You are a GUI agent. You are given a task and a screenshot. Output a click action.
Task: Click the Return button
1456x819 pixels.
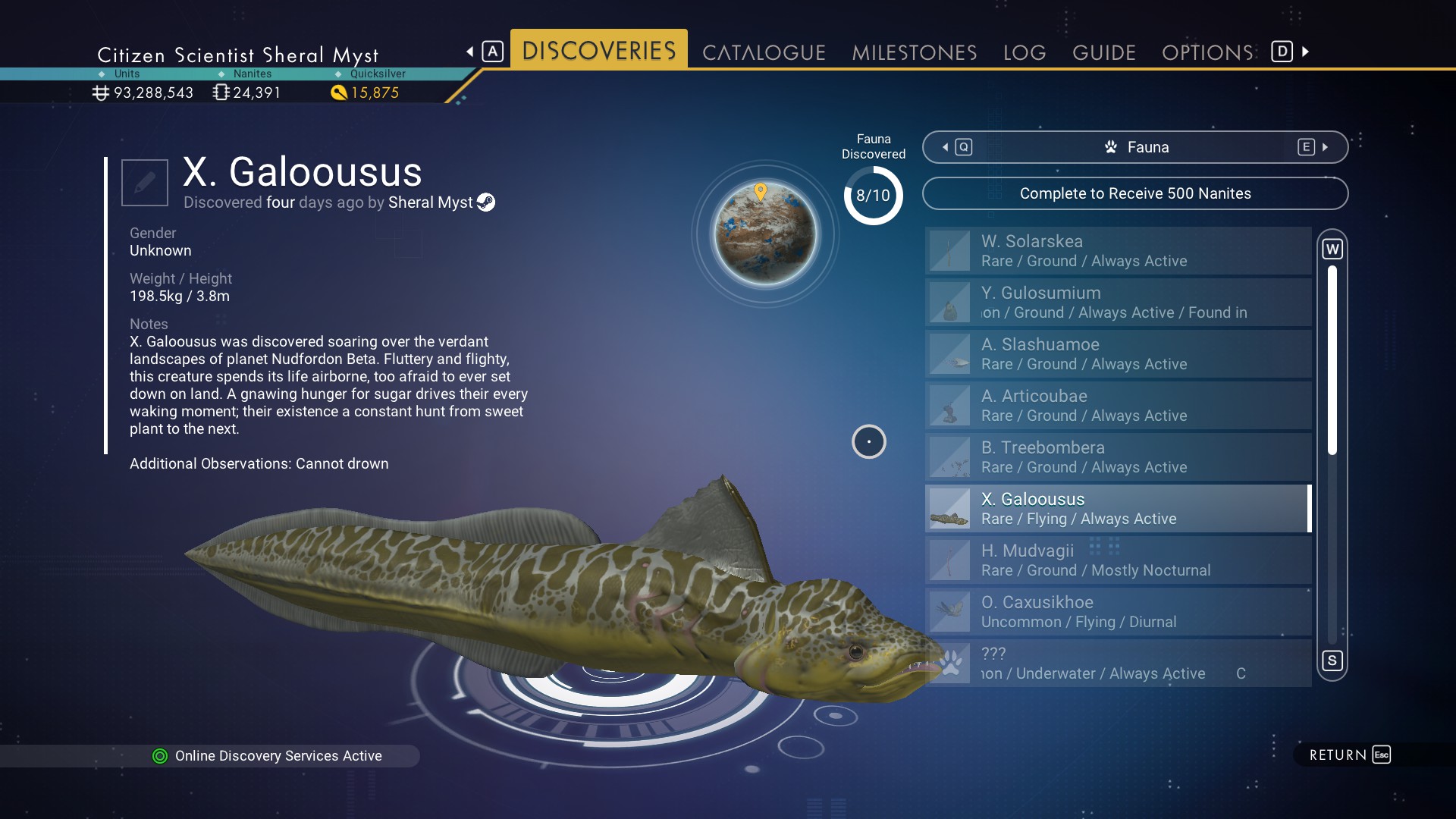click(1349, 755)
